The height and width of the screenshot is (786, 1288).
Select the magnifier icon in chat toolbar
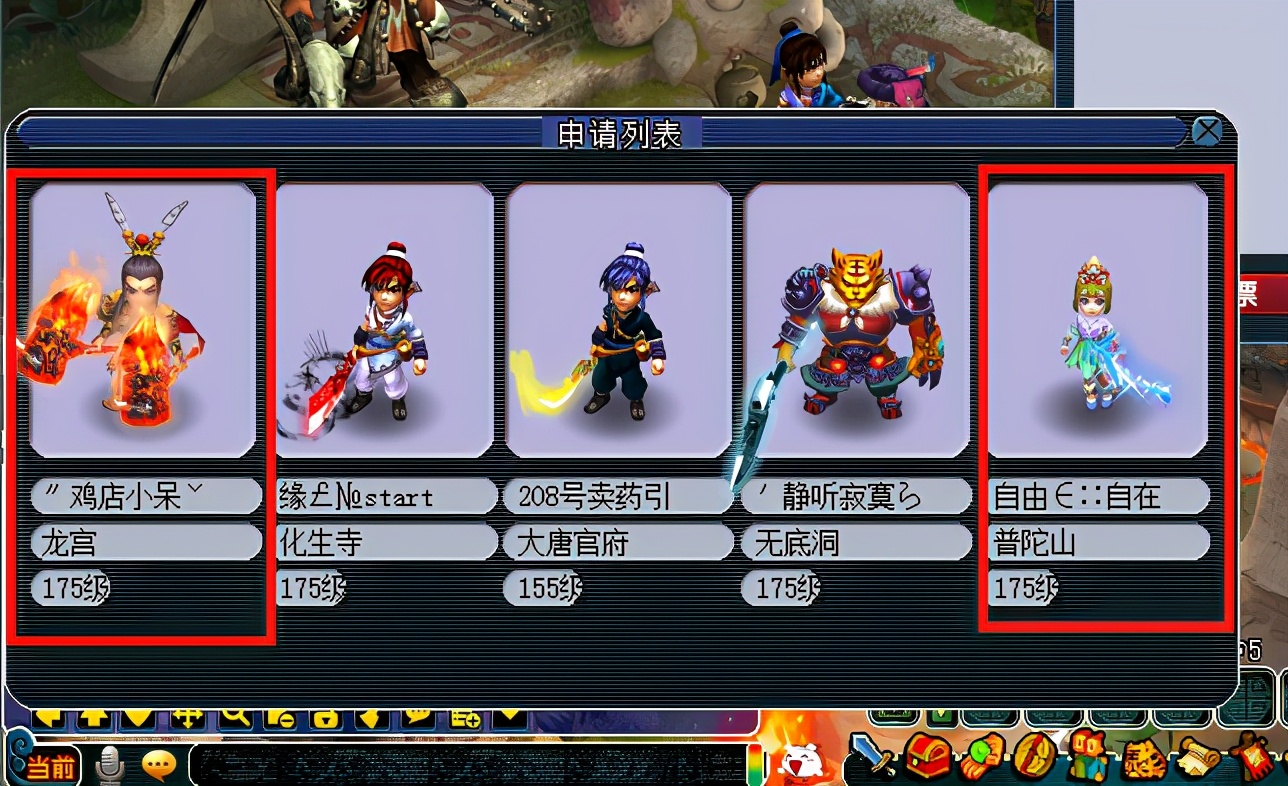235,717
